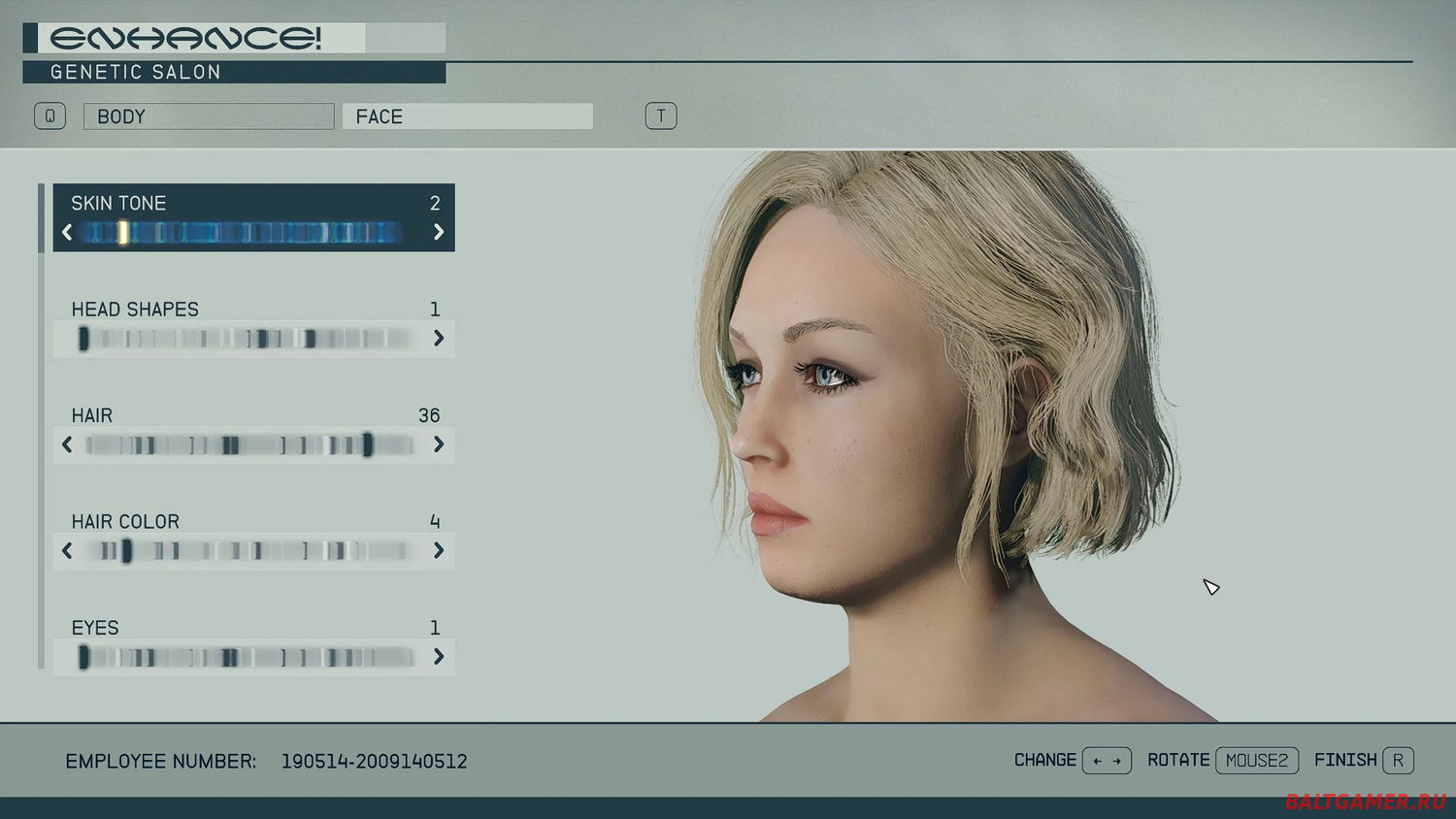The height and width of the screenshot is (819, 1456).
Task: Choose the next Hair Color
Action: tap(439, 550)
